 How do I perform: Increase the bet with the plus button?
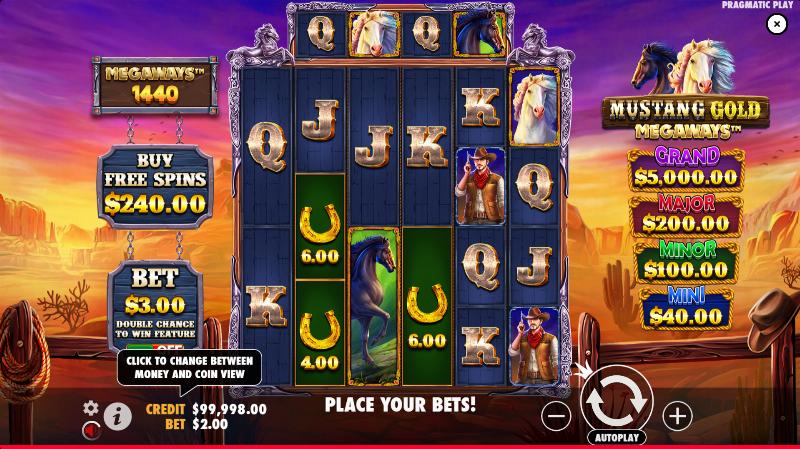pyautogui.click(x=677, y=415)
